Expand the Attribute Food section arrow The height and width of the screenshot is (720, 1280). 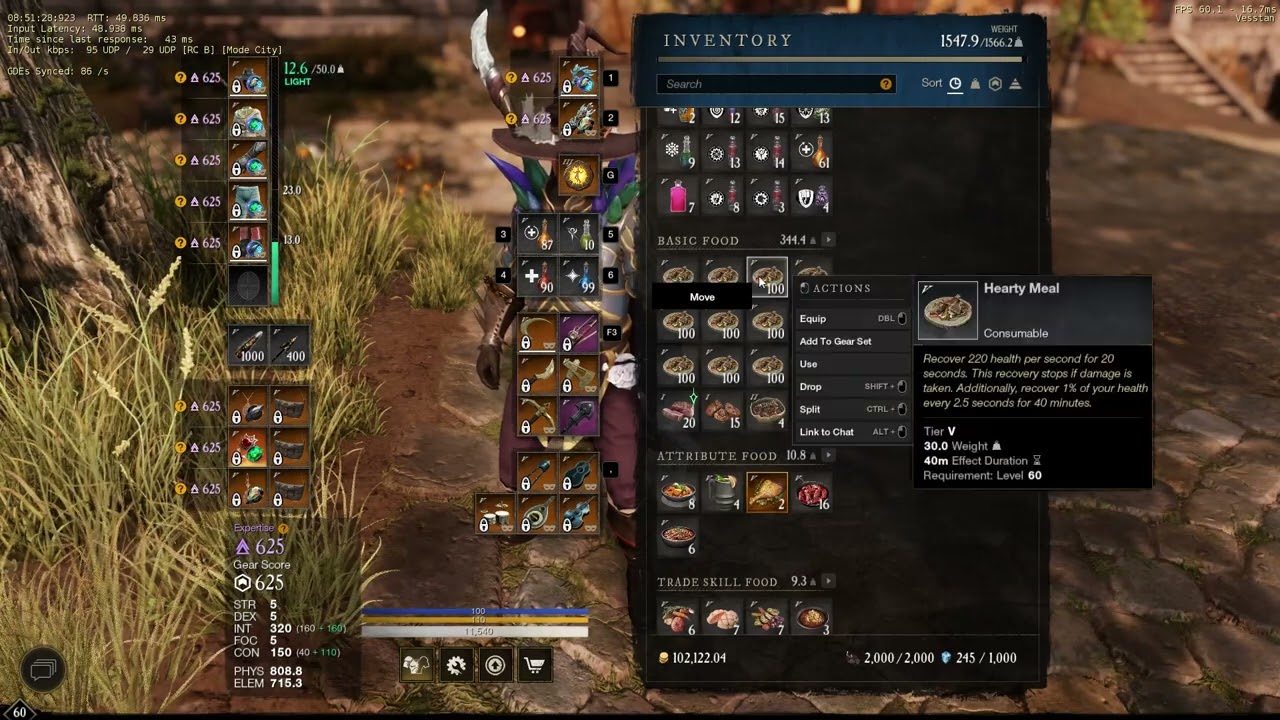pyautogui.click(x=826, y=455)
